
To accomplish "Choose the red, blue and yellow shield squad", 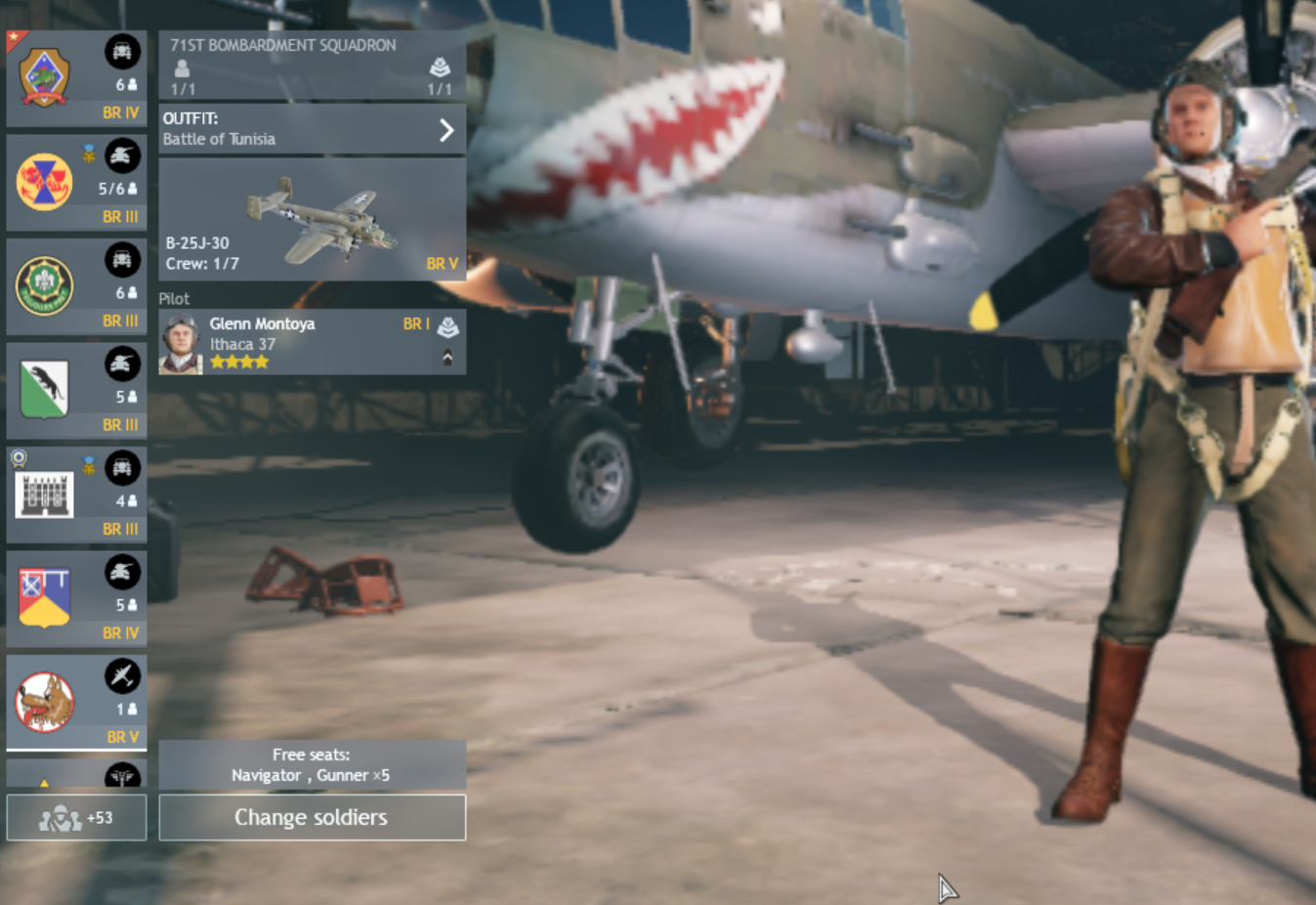I will [76, 598].
